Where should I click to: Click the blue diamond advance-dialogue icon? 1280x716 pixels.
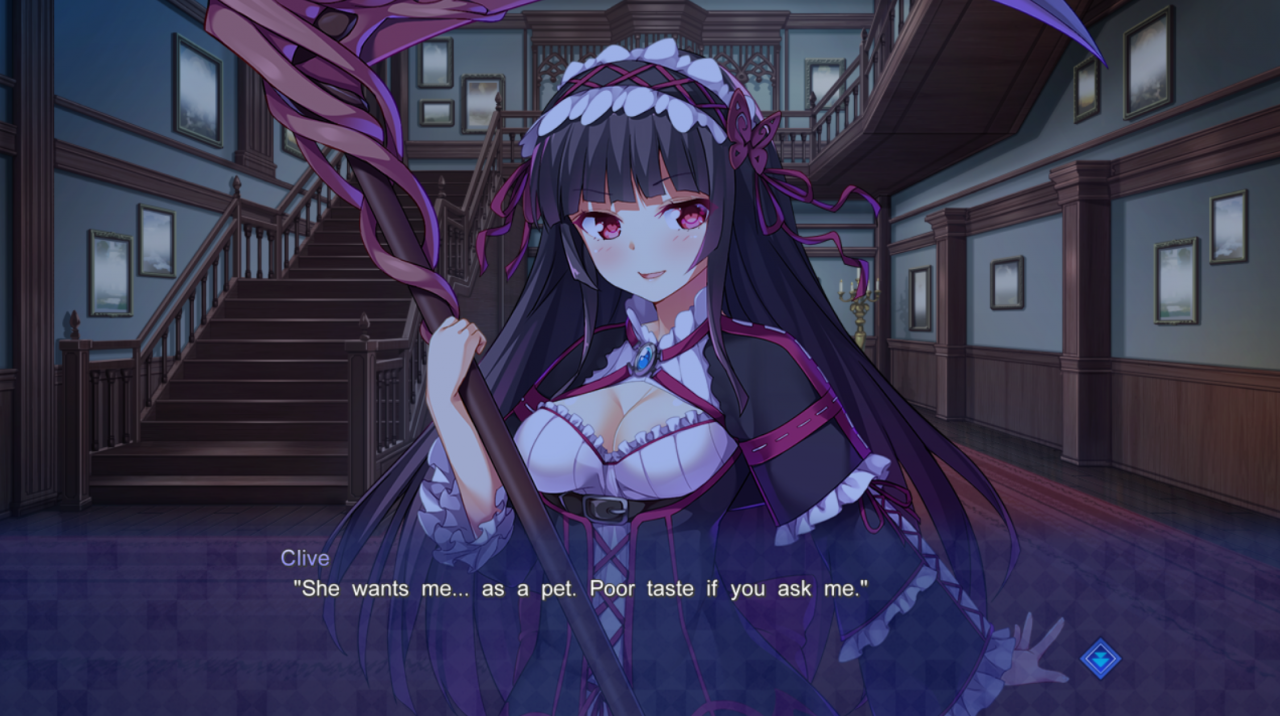(1100, 659)
